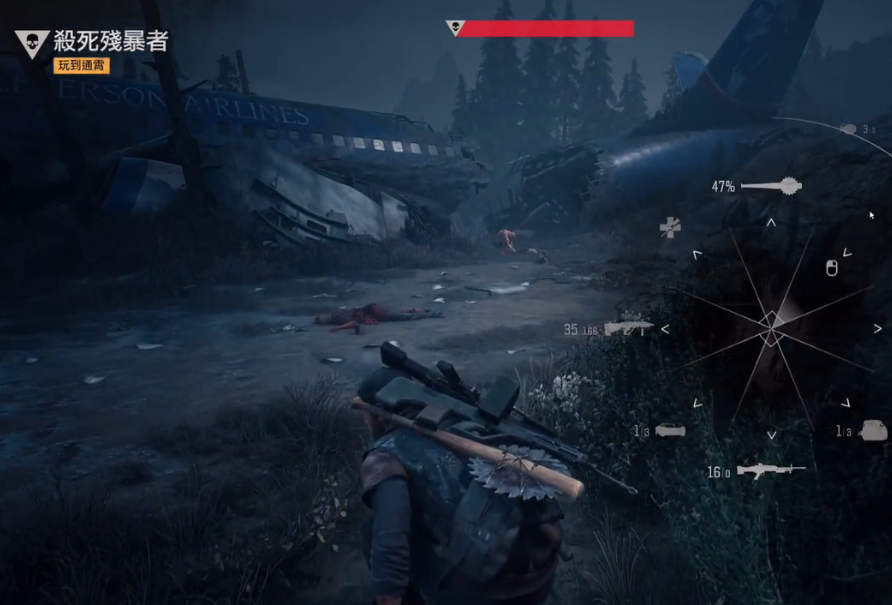The image size is (892, 605).
Task: Choose the lower-right trap item slot
Action: [x=872, y=430]
